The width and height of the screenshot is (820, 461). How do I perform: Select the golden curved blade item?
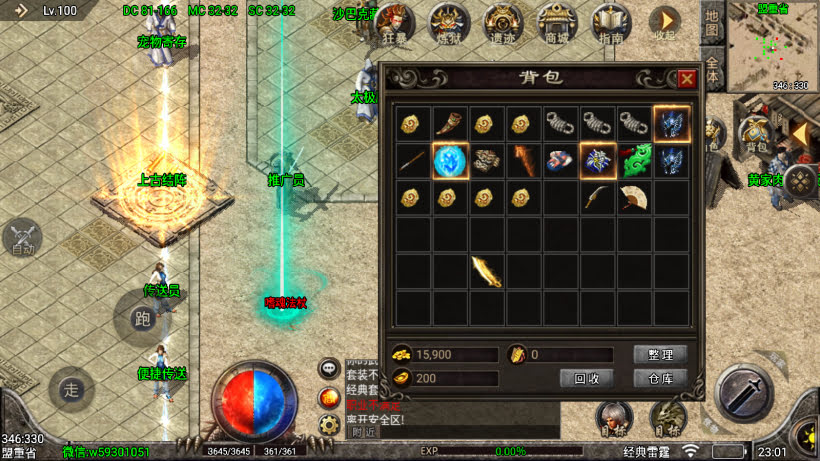click(487, 270)
